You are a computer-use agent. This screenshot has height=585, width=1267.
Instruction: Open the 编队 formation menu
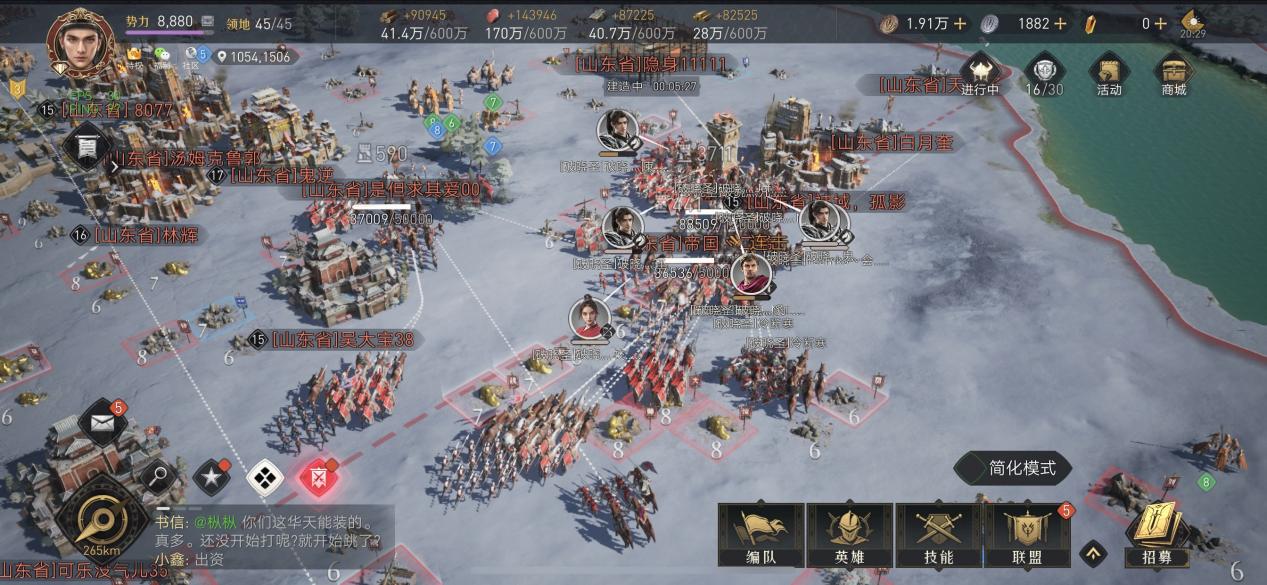(x=761, y=534)
